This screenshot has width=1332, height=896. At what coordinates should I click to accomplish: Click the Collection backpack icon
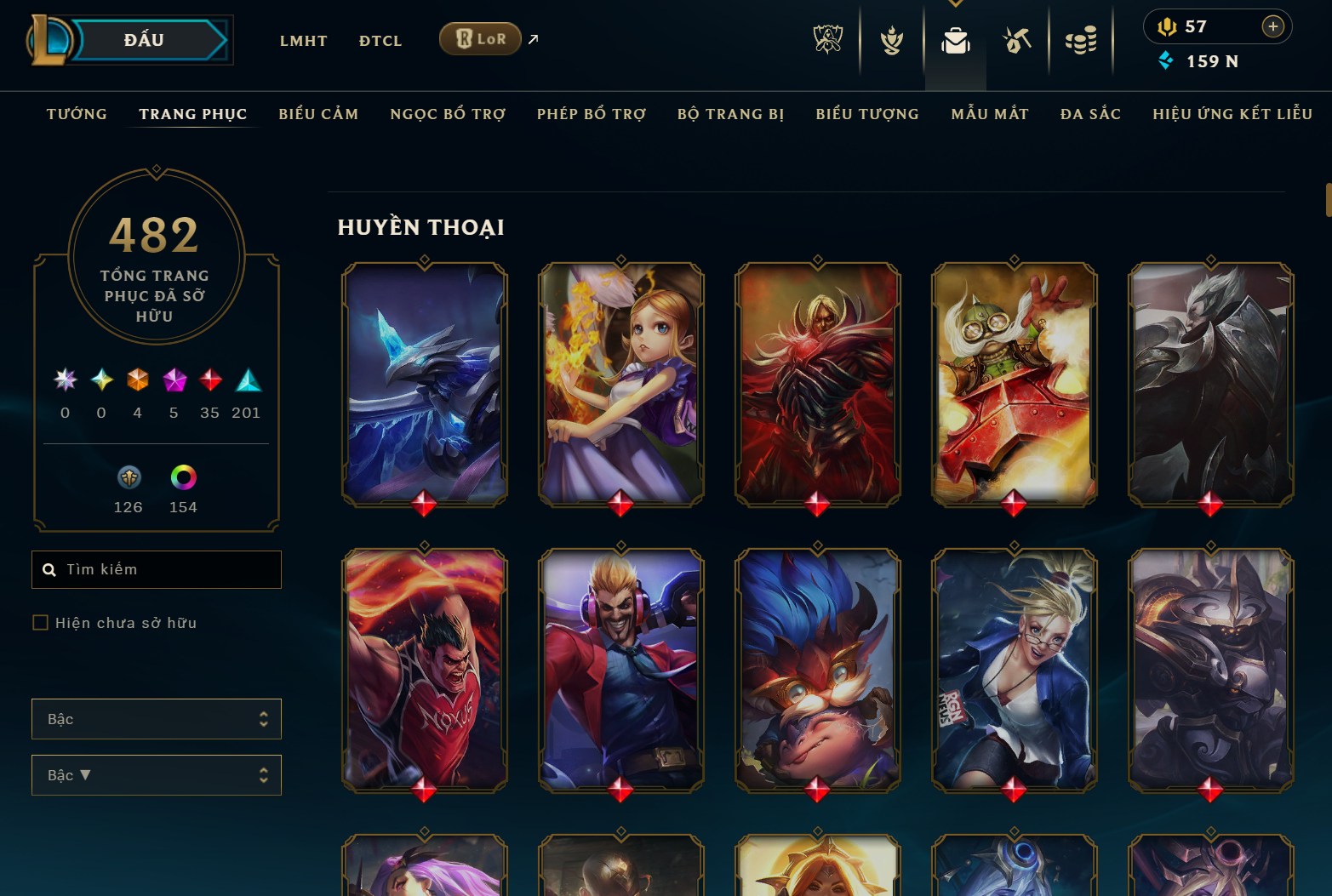956,38
